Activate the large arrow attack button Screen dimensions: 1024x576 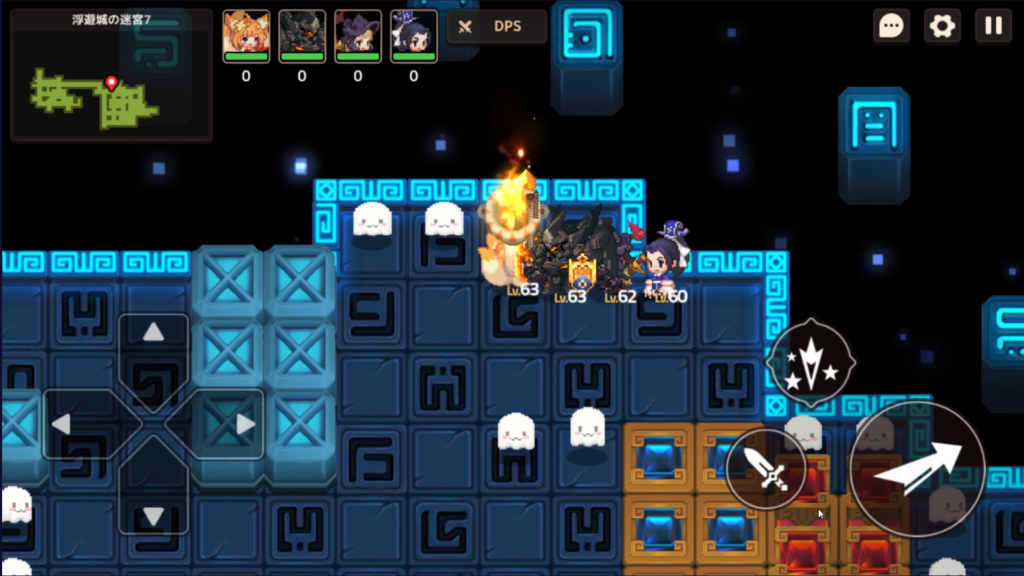tap(917, 468)
